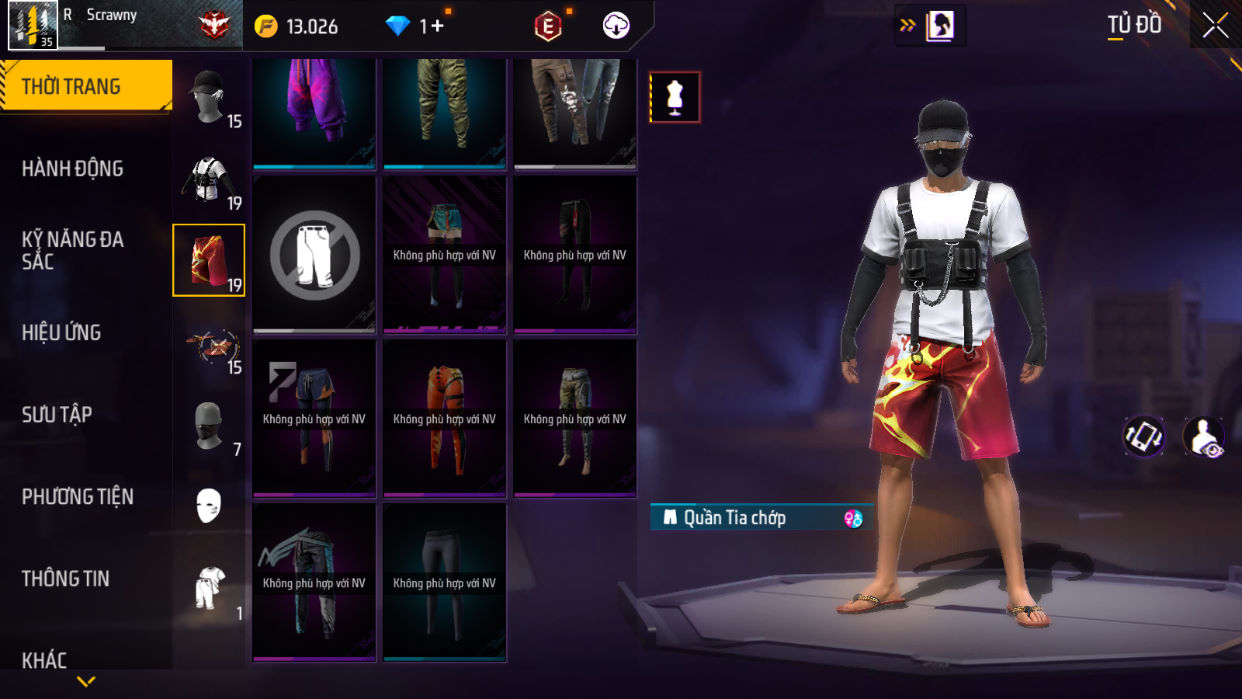
Task: Go to the SƯU TẬP tab
Action: [56, 415]
